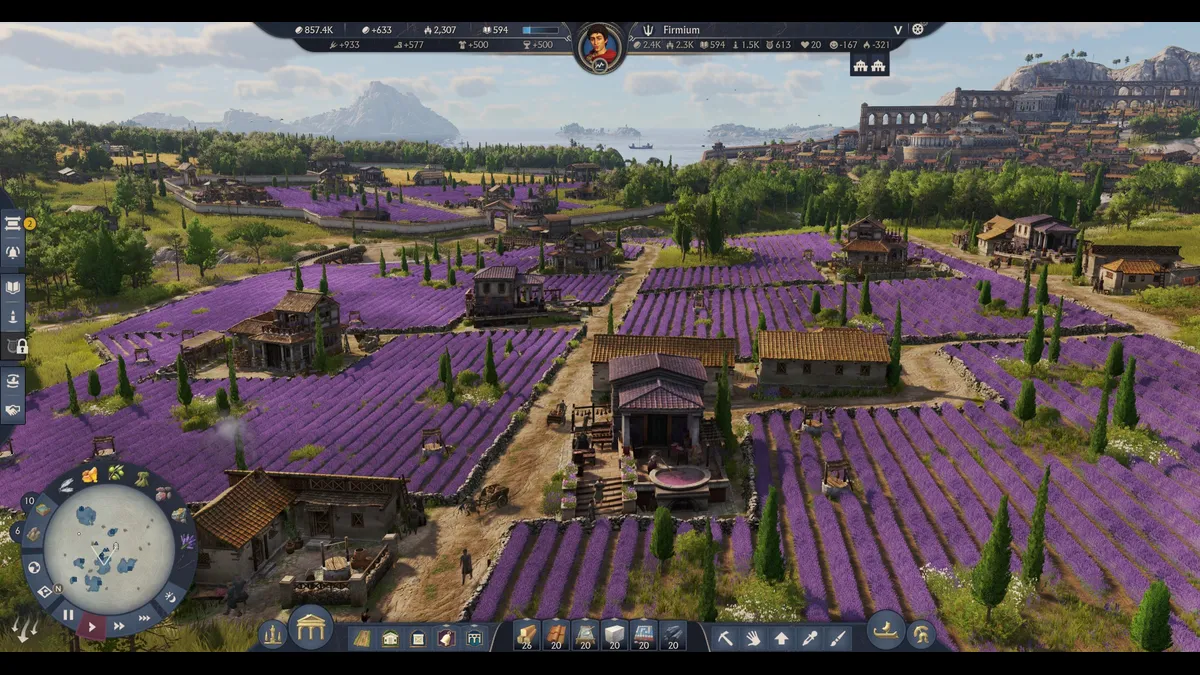Activate the pickaxe demolish tool
The image size is (1200, 675).
click(x=725, y=637)
